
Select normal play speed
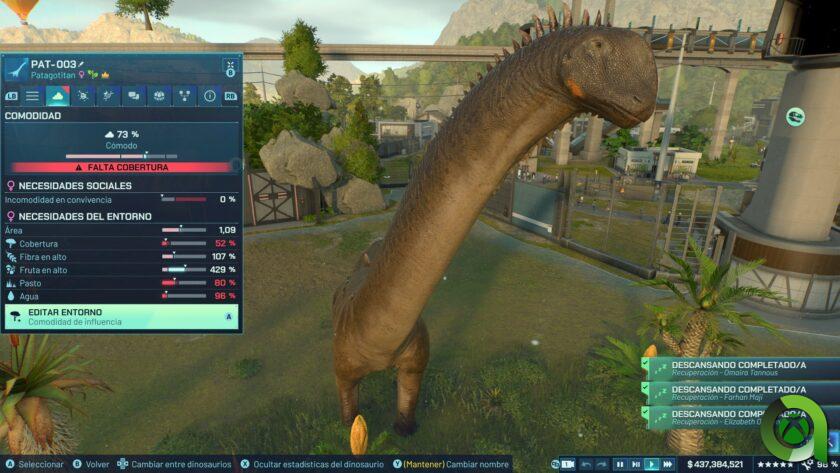[651, 464]
